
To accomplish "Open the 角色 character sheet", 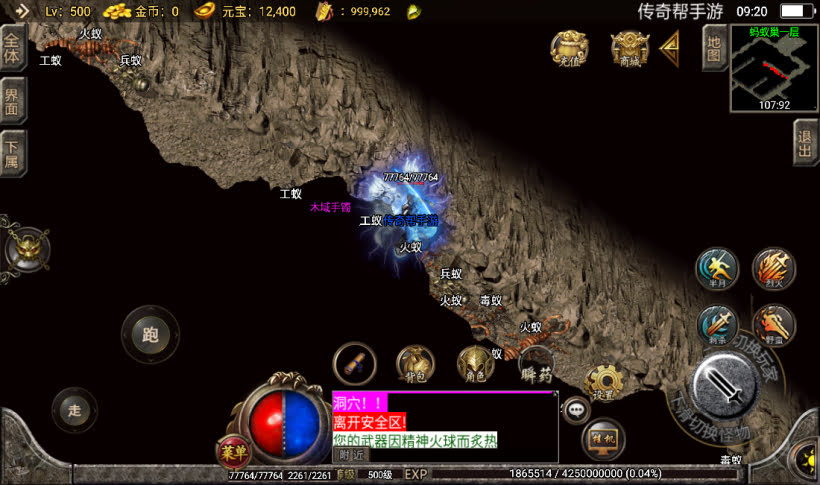I will [476, 364].
